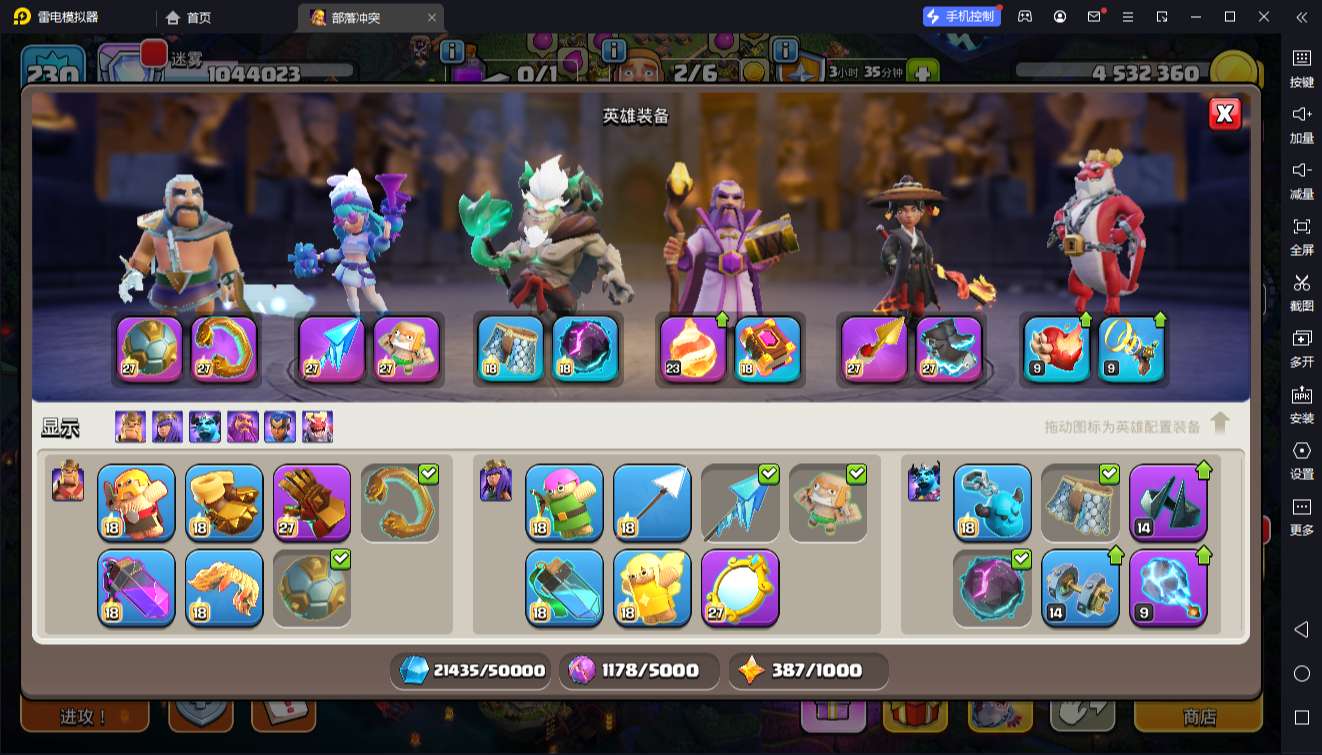Select the Royal Champion's equipped spear slot
The image size is (1322, 755).
(874, 349)
